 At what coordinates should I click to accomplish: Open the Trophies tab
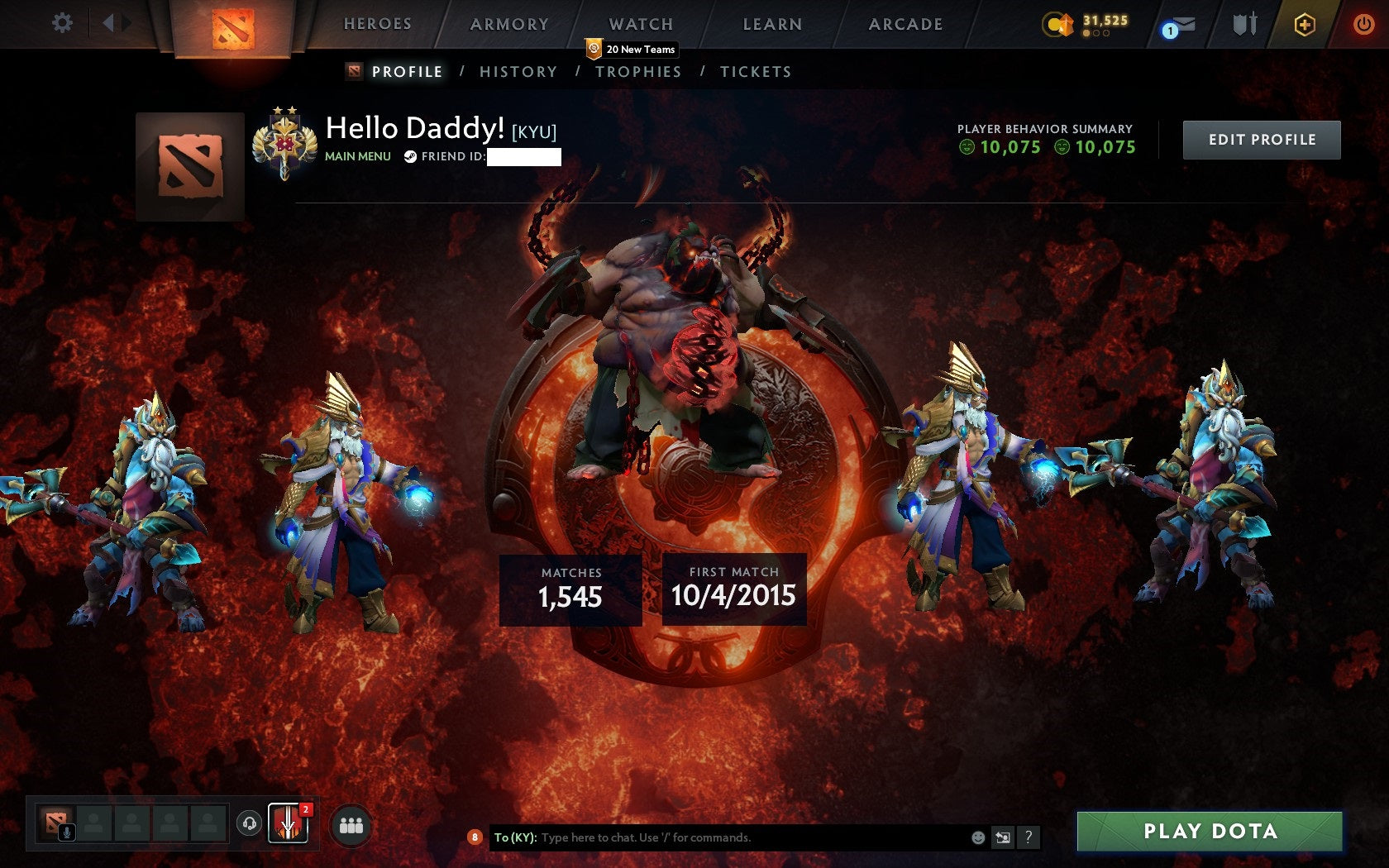click(637, 72)
